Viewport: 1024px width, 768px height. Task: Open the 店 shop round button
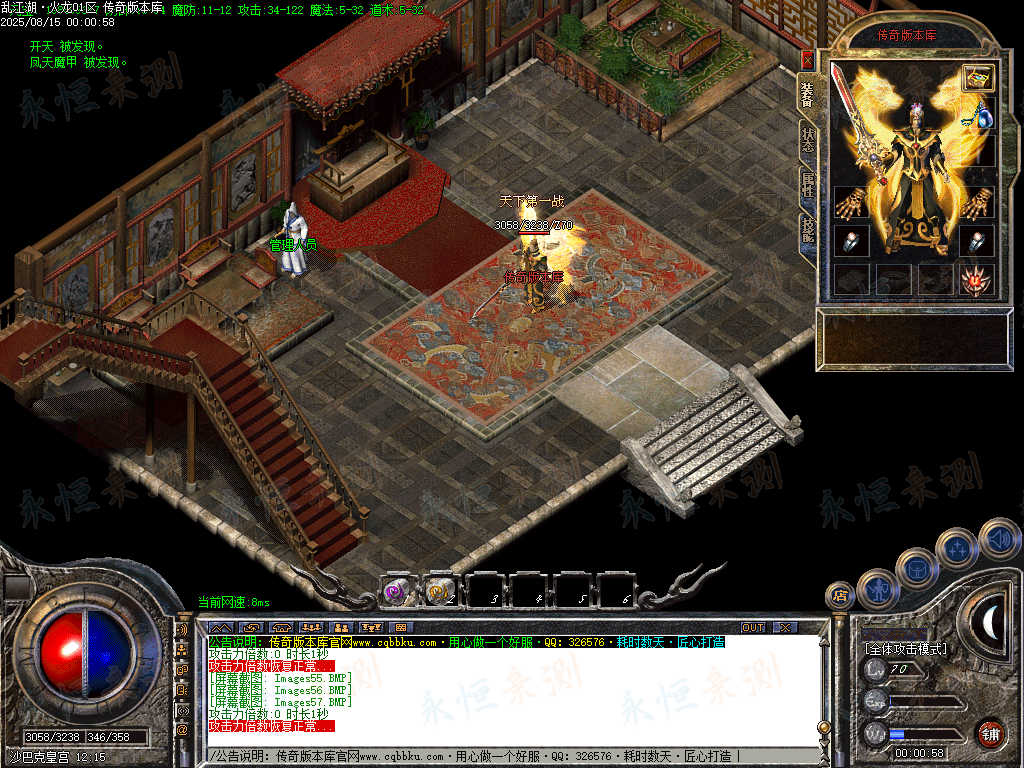[x=839, y=596]
